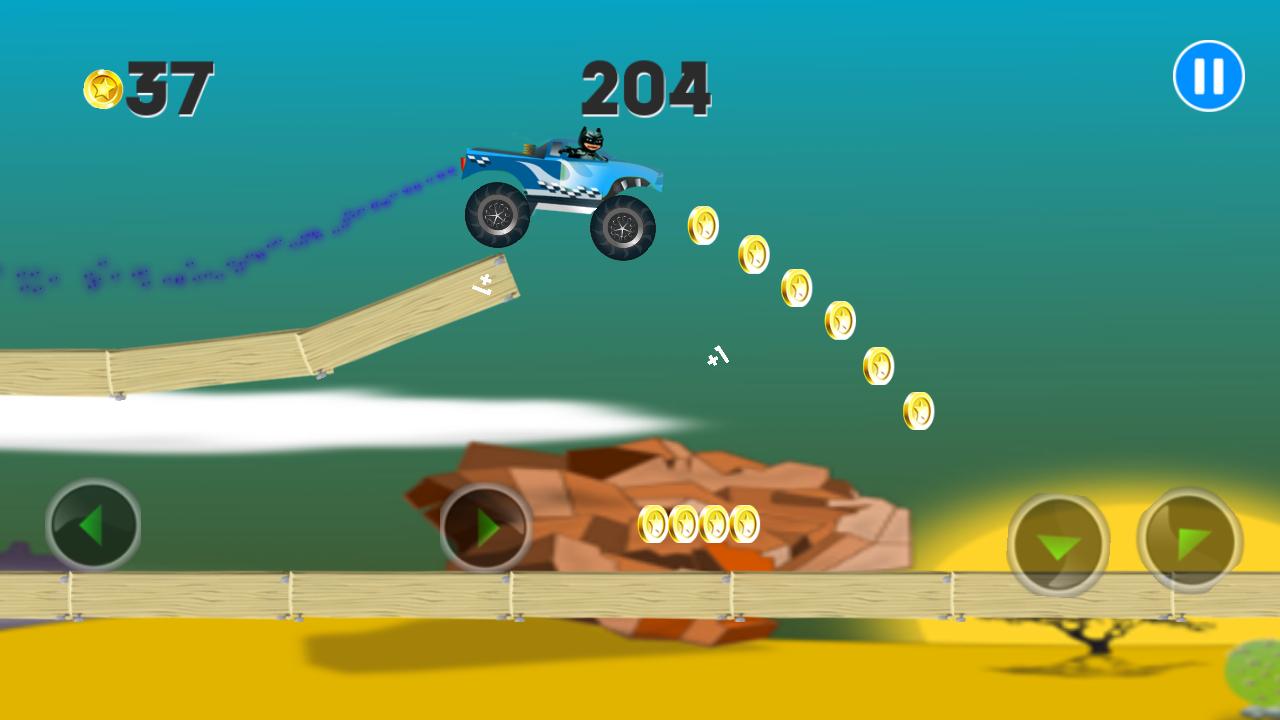Toggle the gas pedal near the rock pile
Image resolution: width=1280 pixels, height=720 pixels.
point(484,525)
